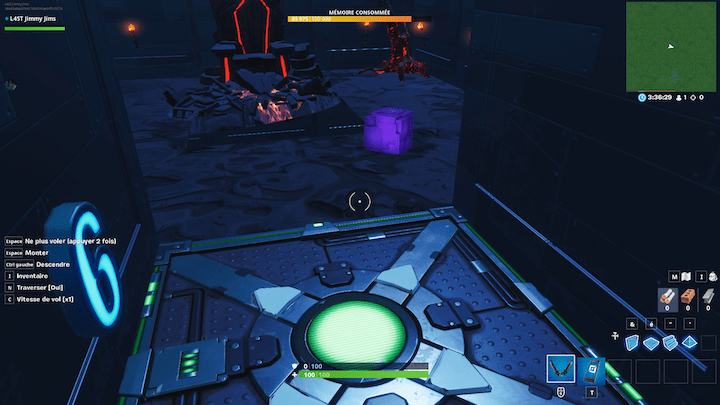Choose the metal building material
720x405 pixels.
(x=708, y=295)
